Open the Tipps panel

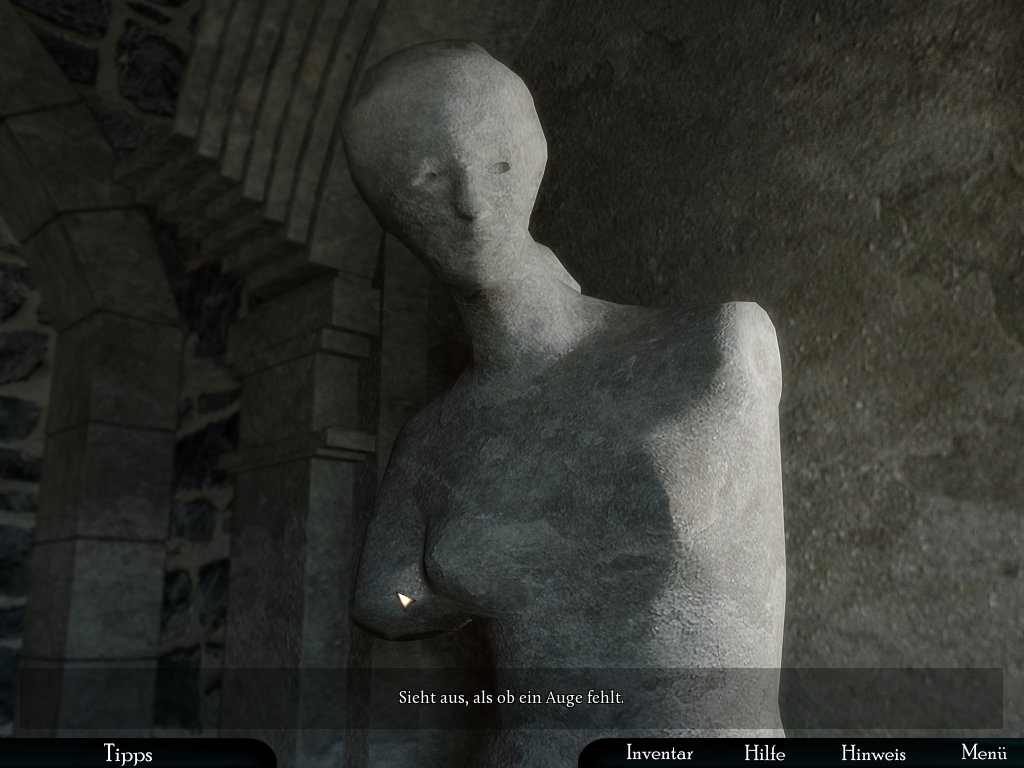[128, 753]
